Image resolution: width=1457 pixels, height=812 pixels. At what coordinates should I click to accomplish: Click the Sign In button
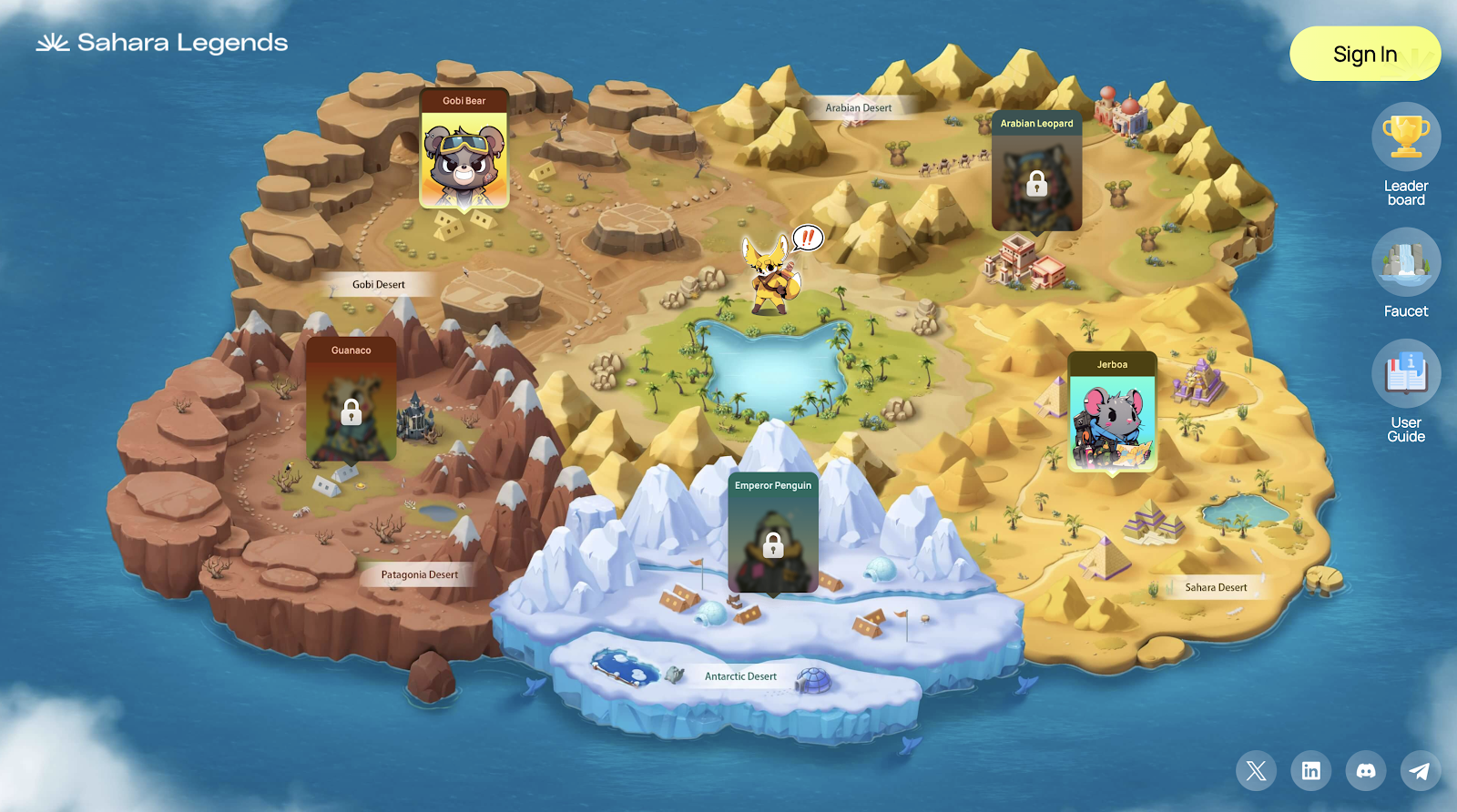(1364, 55)
